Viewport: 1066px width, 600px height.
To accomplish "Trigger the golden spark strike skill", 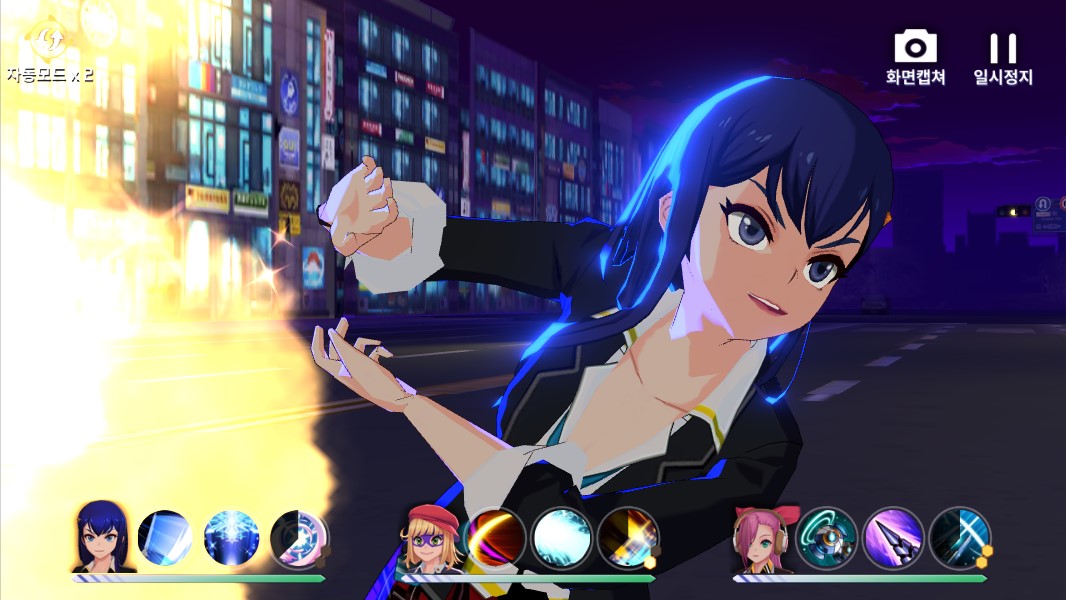I will click(628, 538).
